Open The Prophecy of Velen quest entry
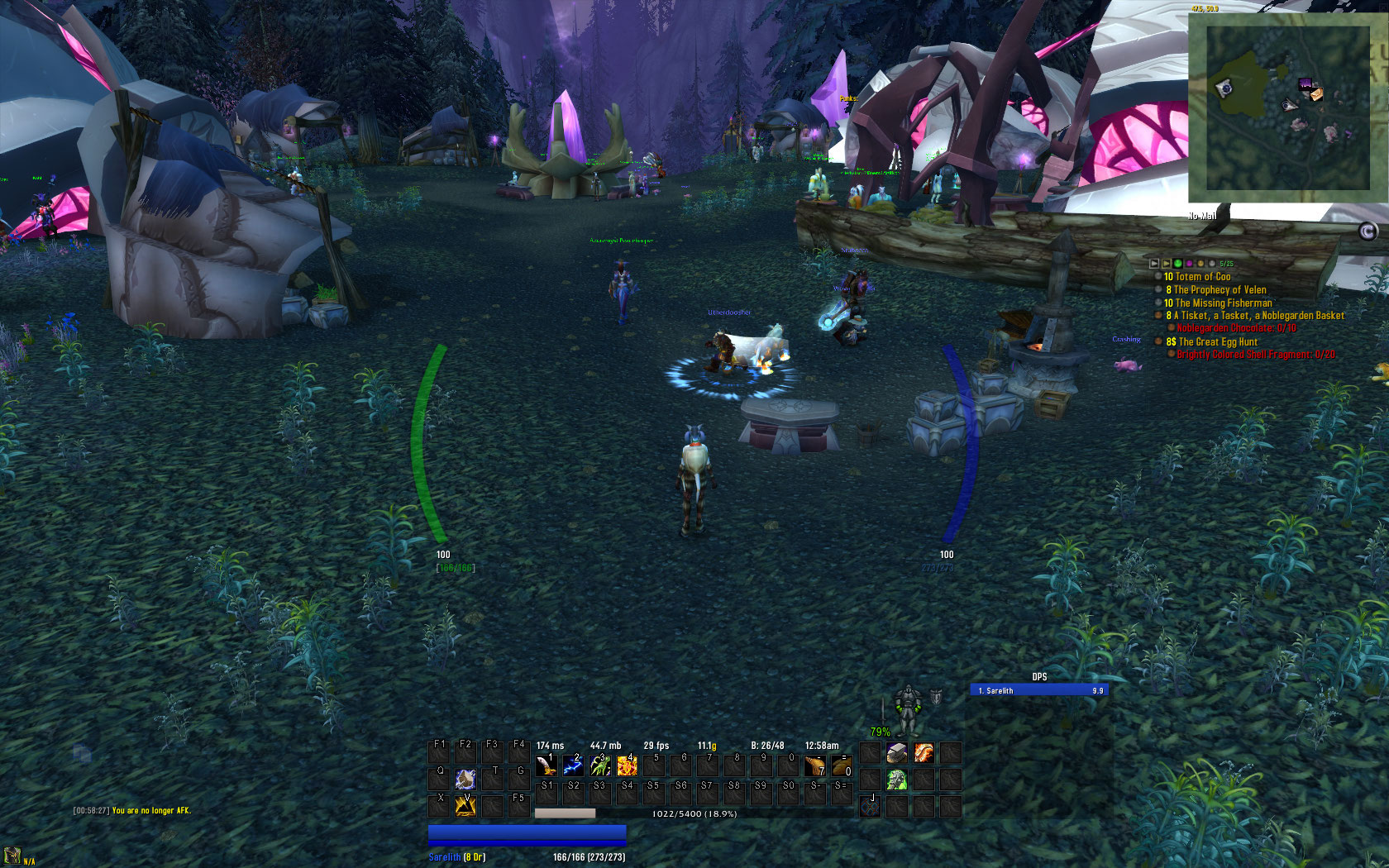This screenshot has height=868, width=1389. pyautogui.click(x=1220, y=290)
